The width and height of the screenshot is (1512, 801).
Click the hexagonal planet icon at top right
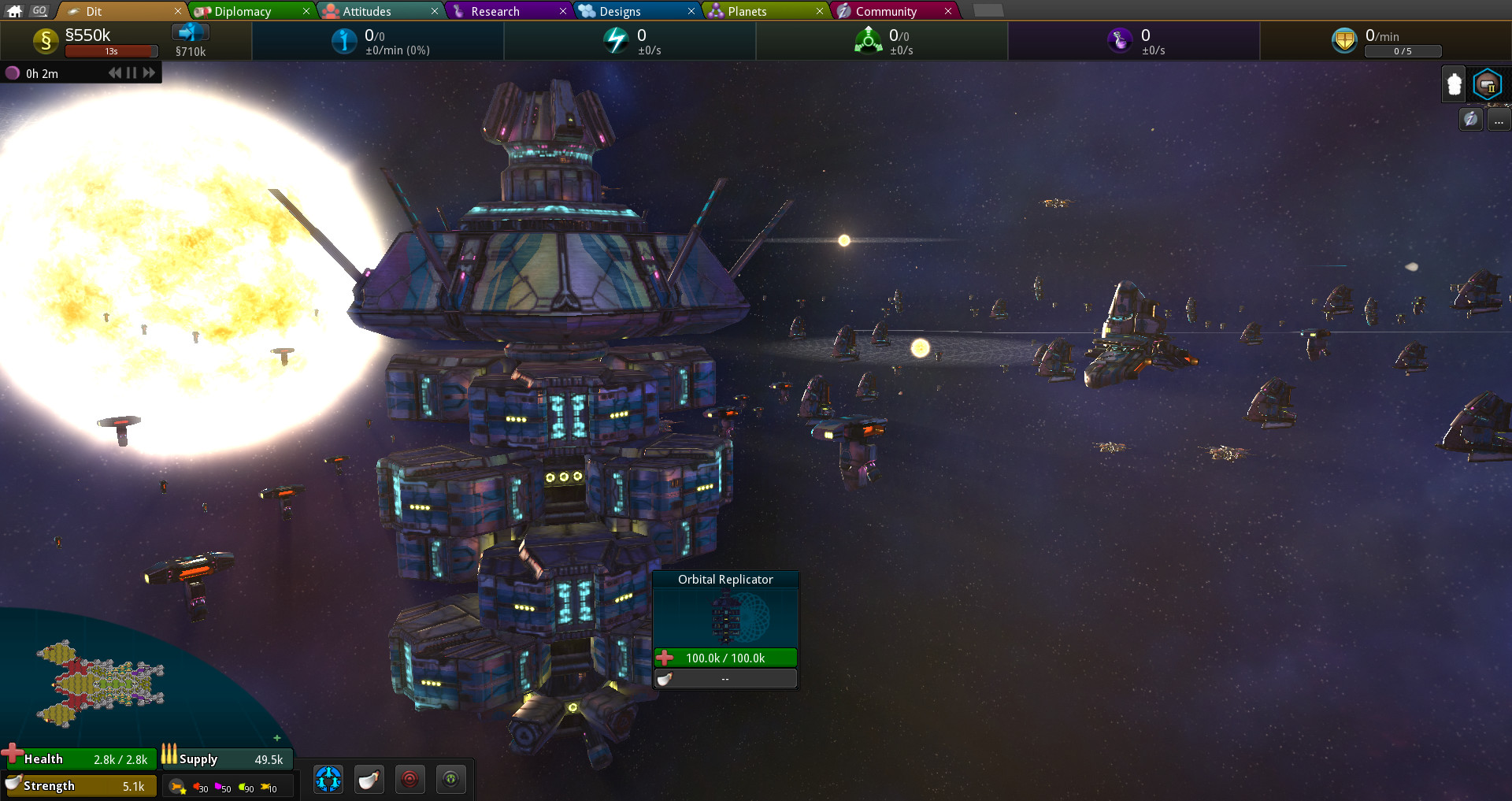[1488, 83]
